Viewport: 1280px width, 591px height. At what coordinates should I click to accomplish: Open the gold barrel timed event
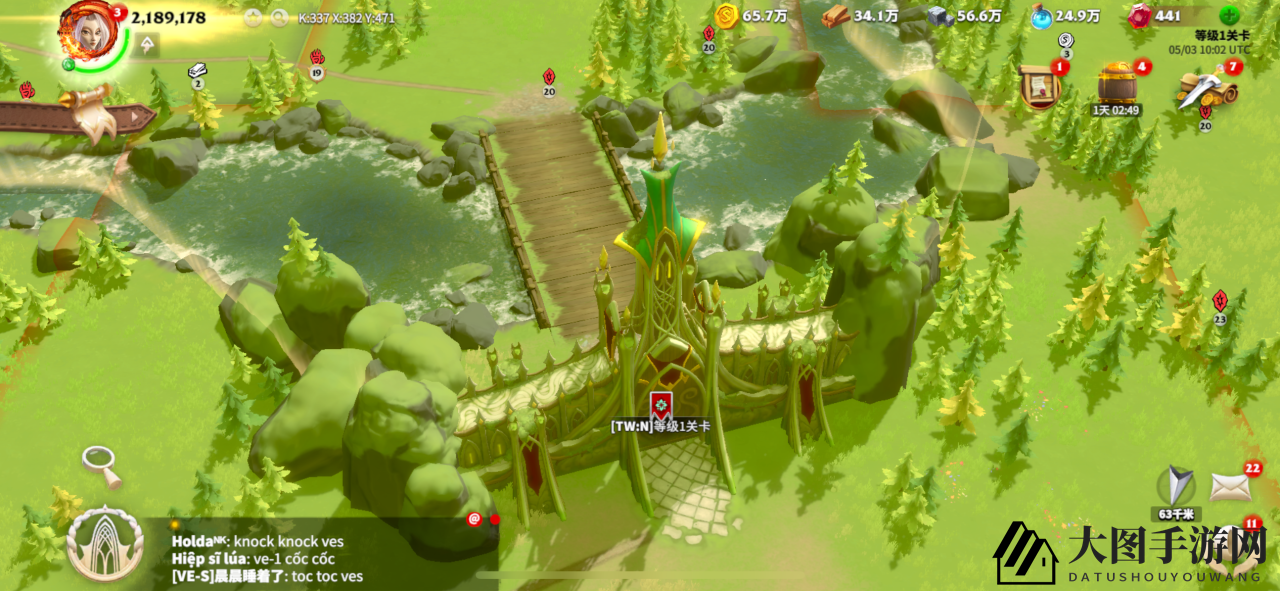point(1116,84)
